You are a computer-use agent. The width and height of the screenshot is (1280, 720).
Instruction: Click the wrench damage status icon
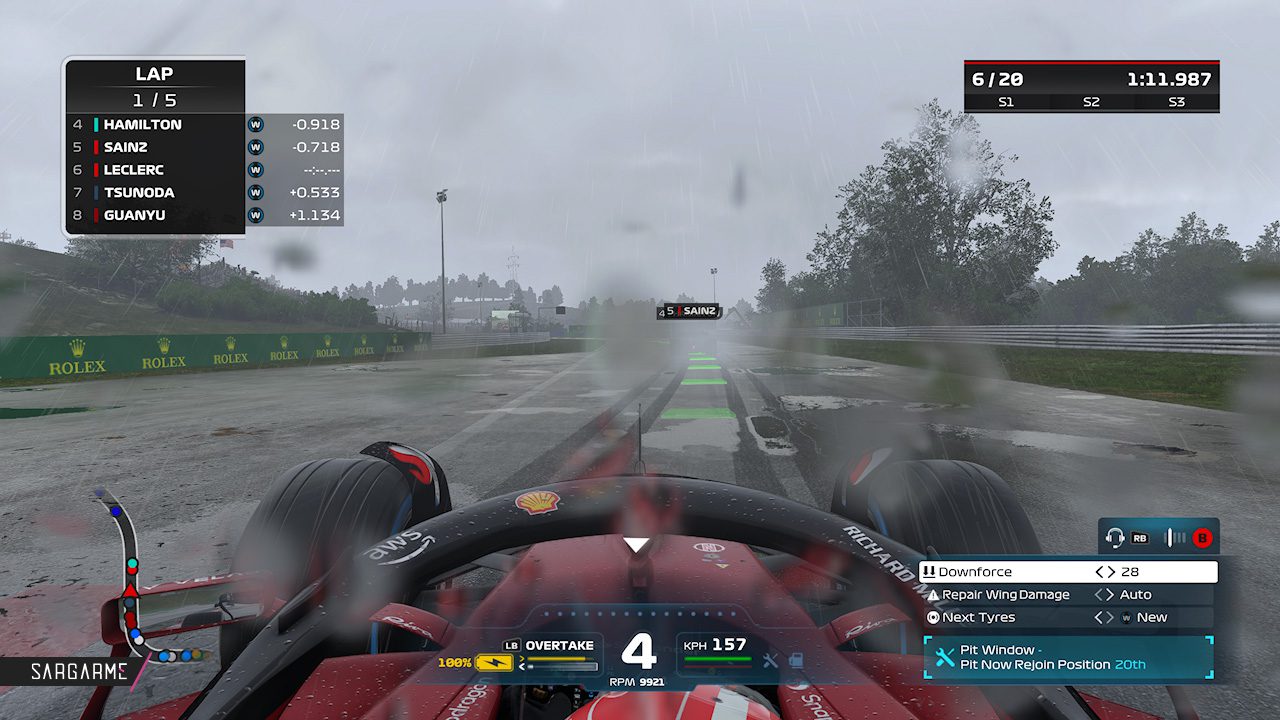[x=770, y=660]
